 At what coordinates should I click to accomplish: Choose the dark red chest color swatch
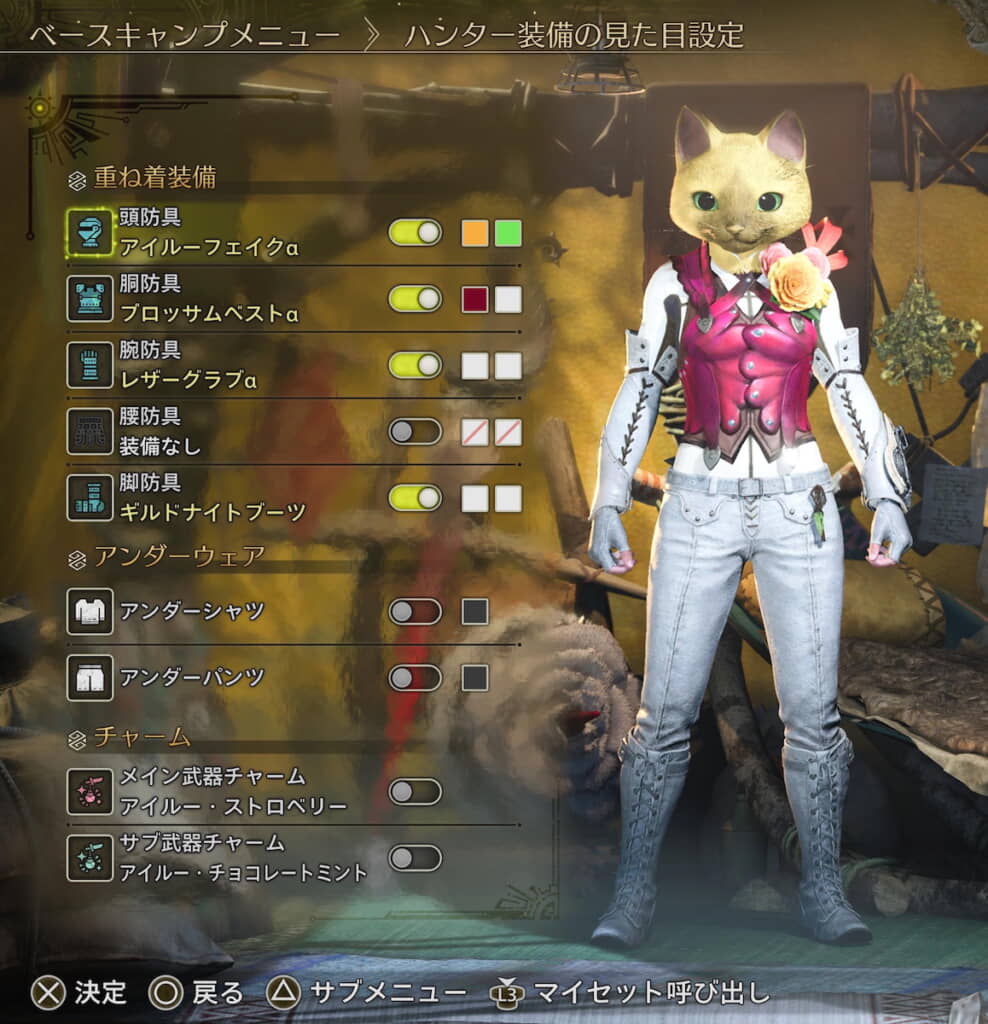(x=475, y=299)
